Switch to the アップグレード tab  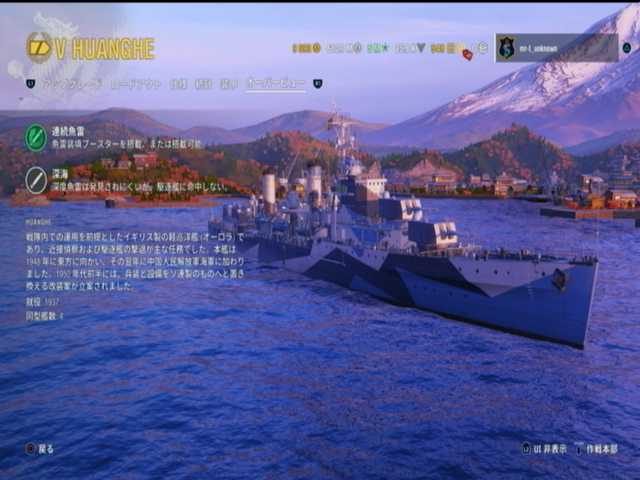pyautogui.click(x=71, y=84)
